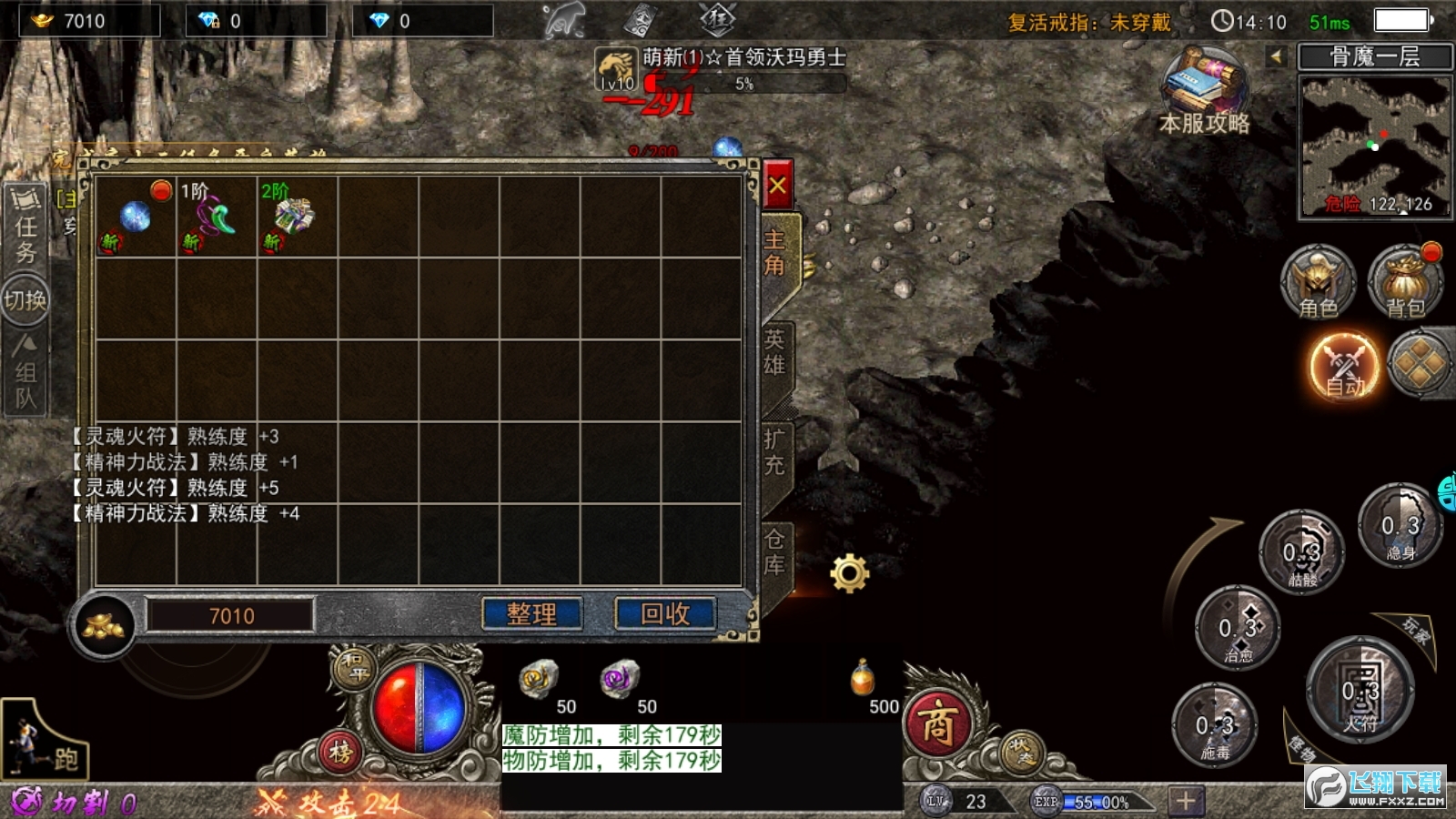The image size is (1456, 819).
Task: Switch to the 主角 tab
Action: point(774,253)
